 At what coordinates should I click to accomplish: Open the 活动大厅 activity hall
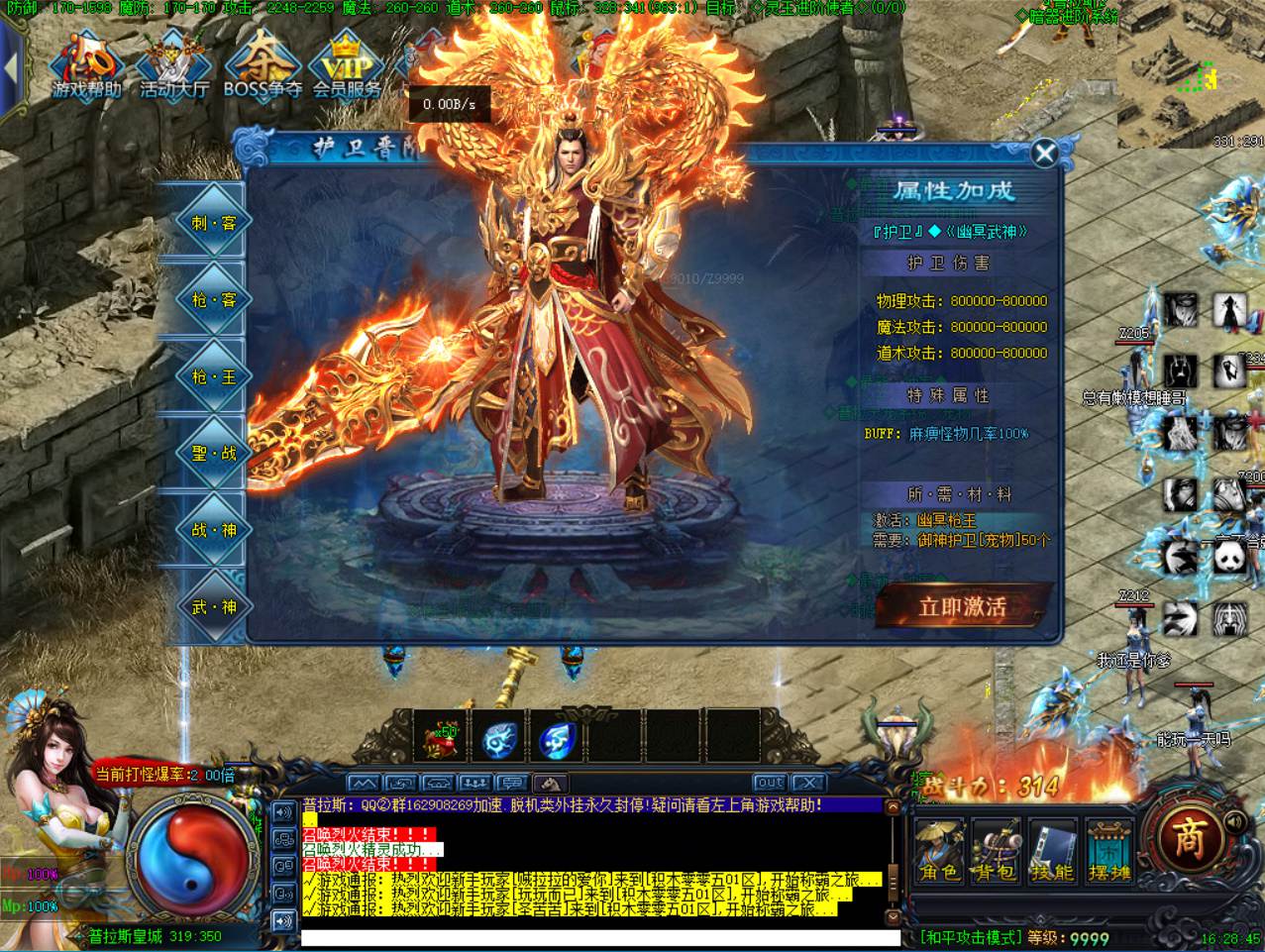pyautogui.click(x=174, y=67)
